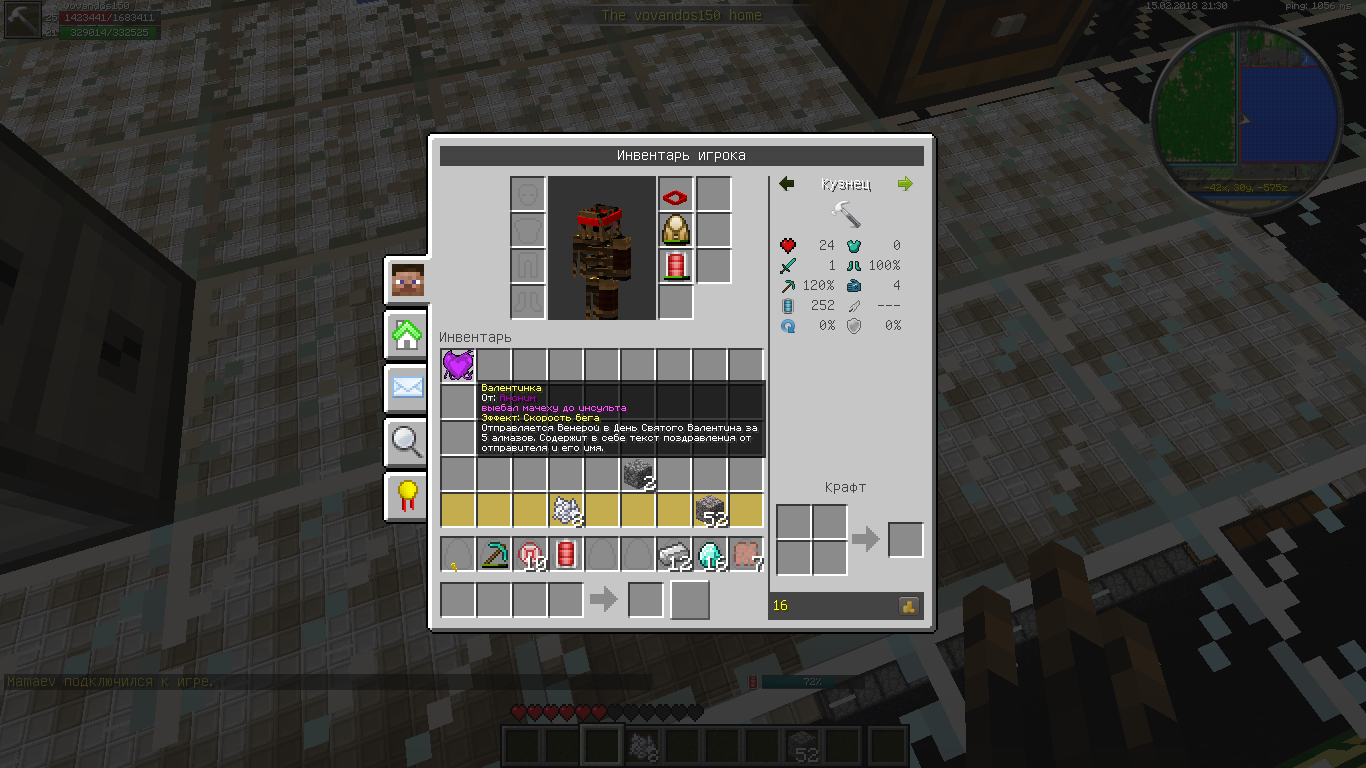Select the 12 iron ingots stack
Image resolution: width=1366 pixels, height=768 pixels.
(x=674, y=554)
